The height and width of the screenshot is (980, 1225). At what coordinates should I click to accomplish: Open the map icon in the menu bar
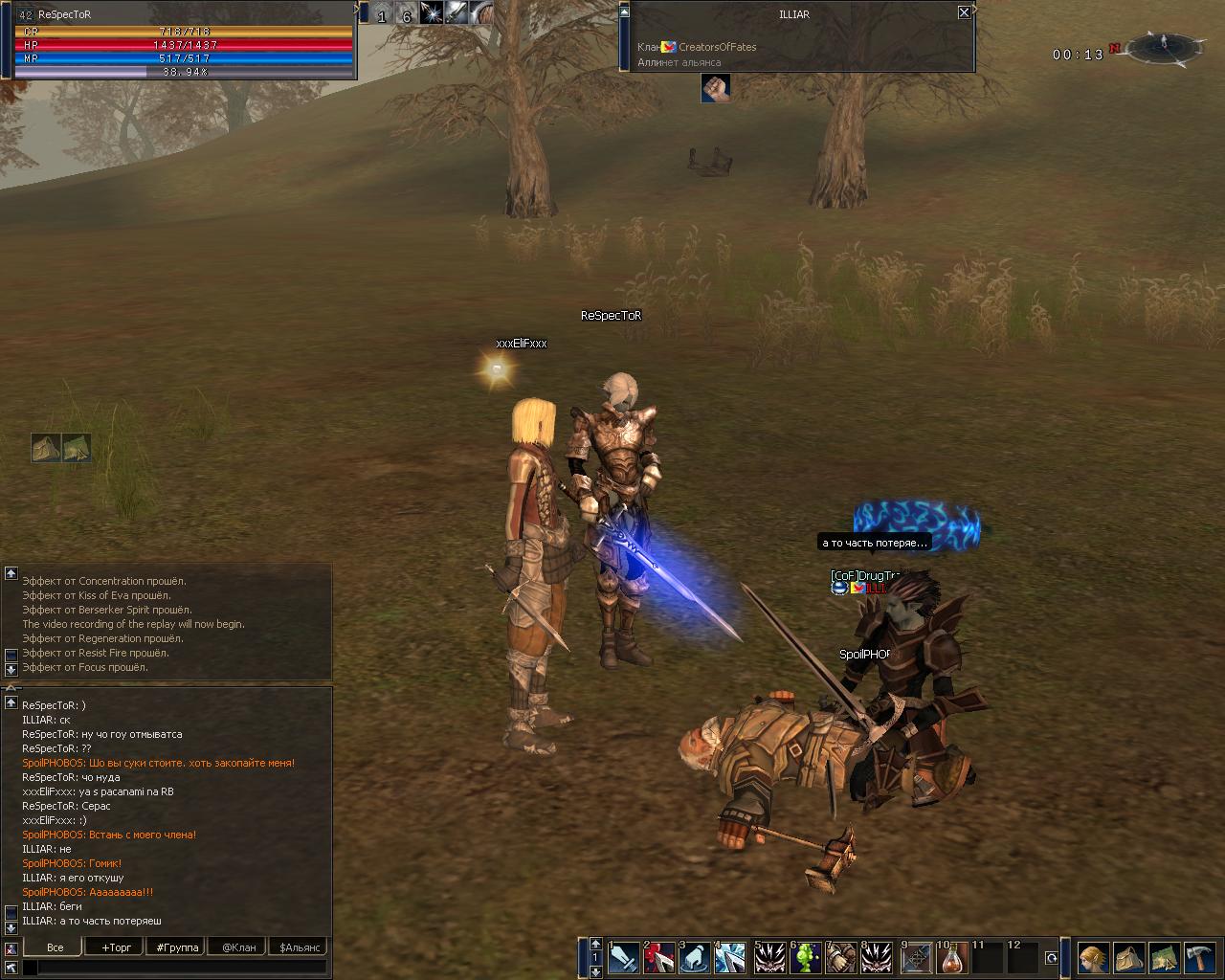coord(1165,957)
